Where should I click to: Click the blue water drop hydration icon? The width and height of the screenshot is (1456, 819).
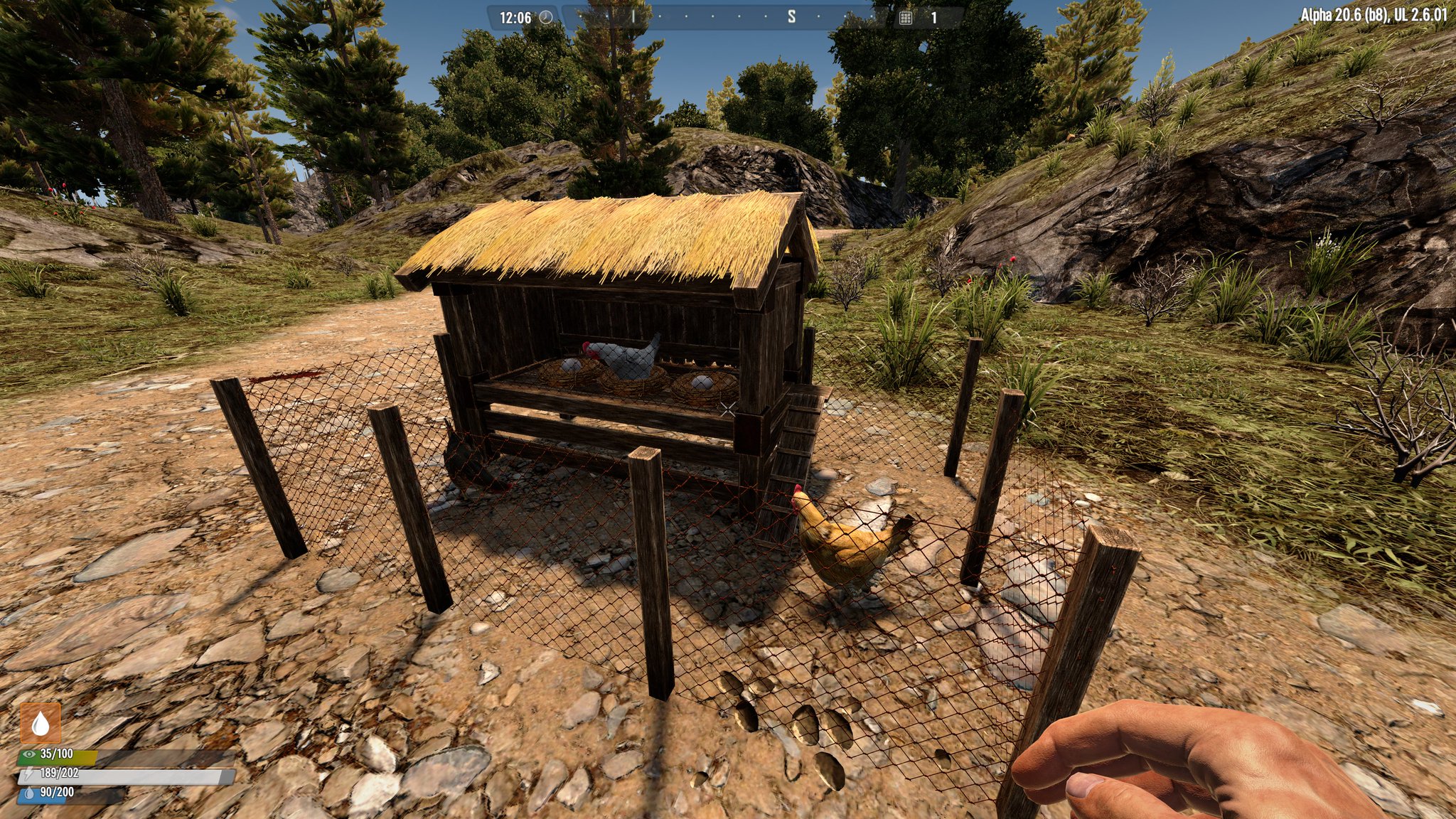tap(30, 793)
